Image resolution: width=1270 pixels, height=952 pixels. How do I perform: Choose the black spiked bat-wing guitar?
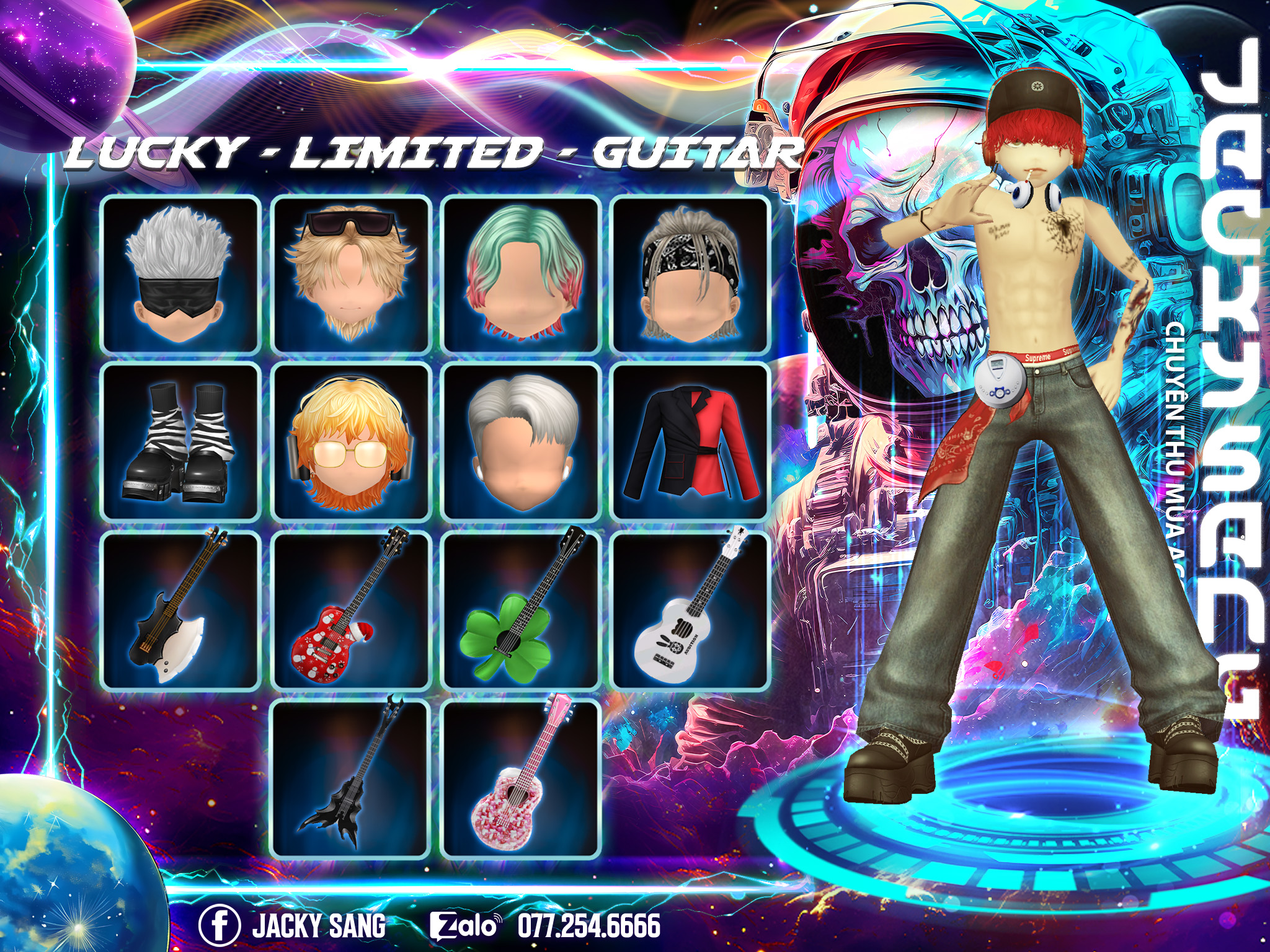pos(351,778)
